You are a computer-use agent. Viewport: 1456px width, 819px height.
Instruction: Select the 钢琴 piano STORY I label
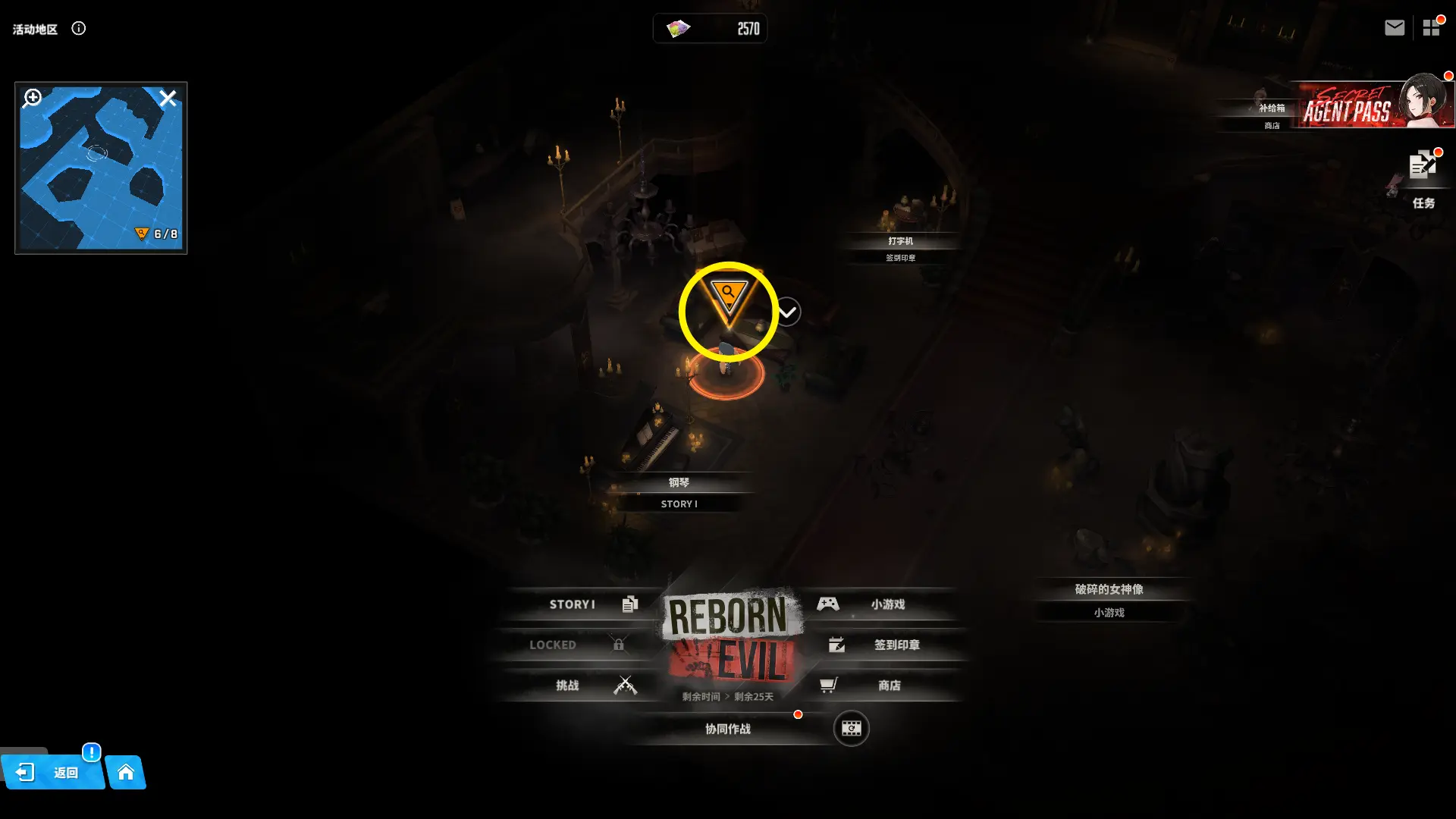click(x=679, y=493)
